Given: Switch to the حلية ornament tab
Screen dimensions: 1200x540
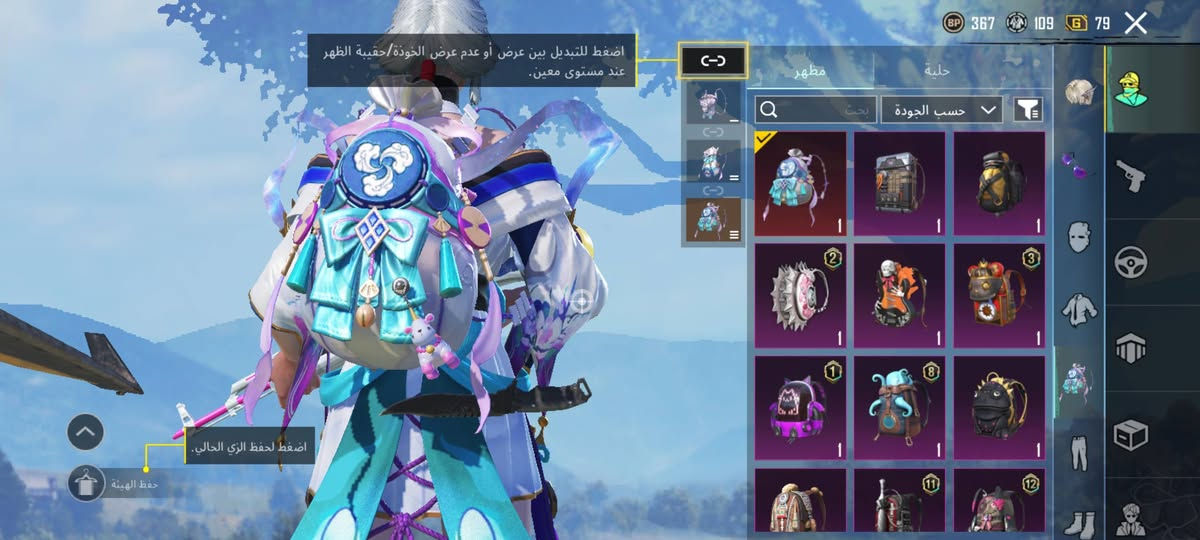Looking at the screenshot, I should (x=938, y=70).
